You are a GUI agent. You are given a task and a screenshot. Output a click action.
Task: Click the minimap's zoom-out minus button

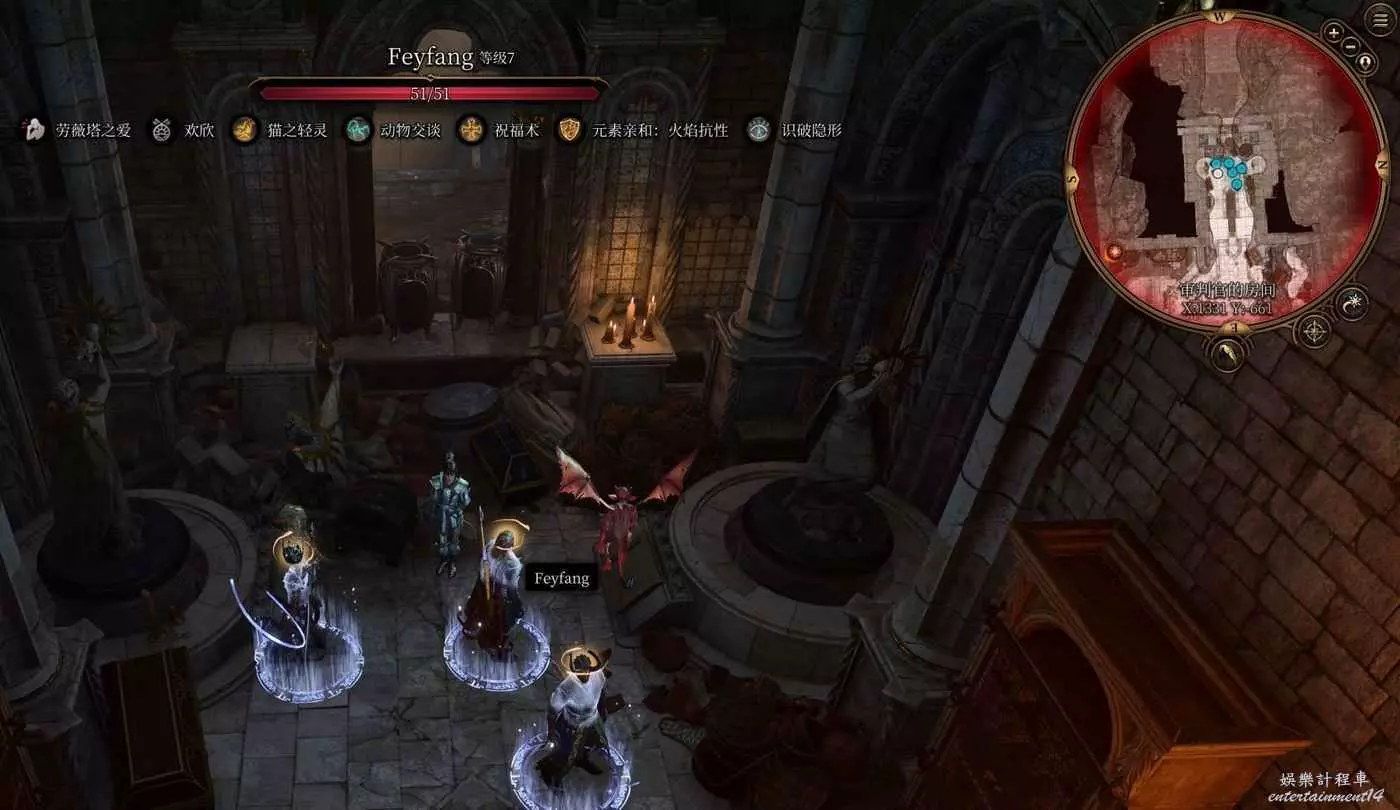(1352, 46)
